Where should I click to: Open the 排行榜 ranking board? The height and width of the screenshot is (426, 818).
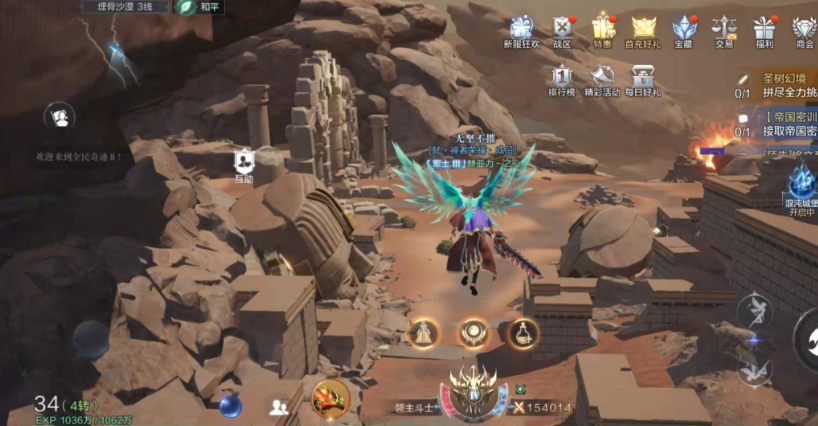pyautogui.click(x=563, y=80)
